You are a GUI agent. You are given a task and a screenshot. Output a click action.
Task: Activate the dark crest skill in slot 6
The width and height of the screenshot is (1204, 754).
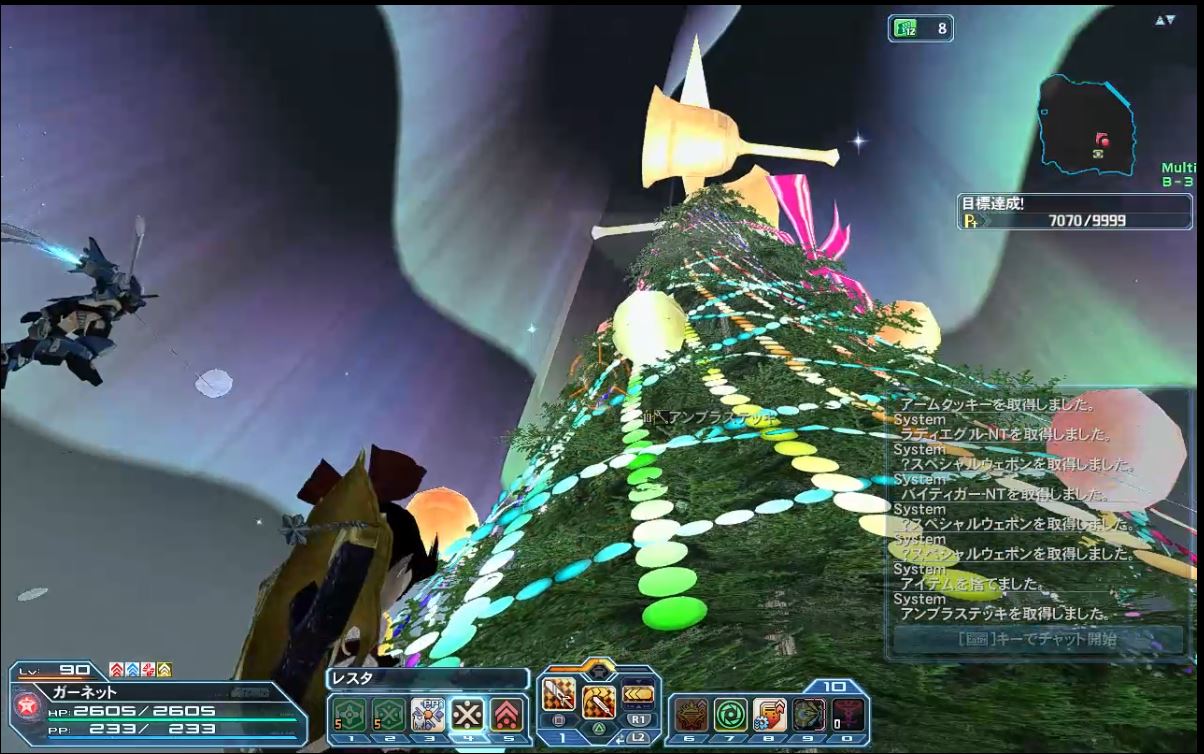click(x=691, y=714)
